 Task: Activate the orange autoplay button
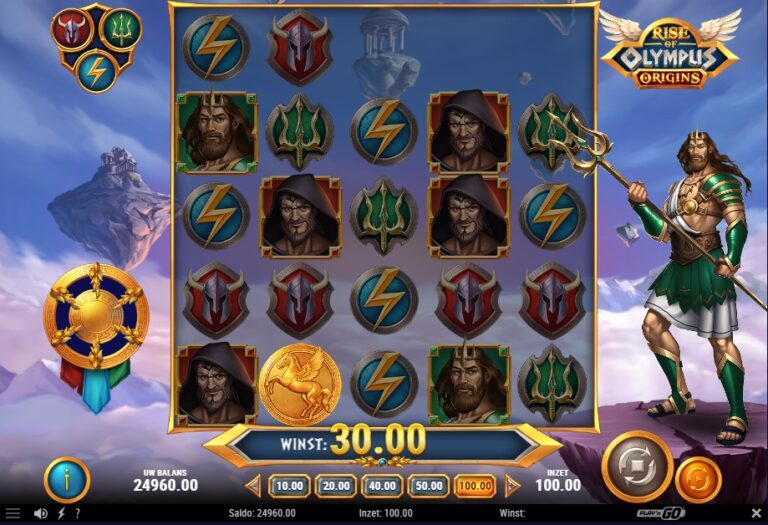(698, 479)
